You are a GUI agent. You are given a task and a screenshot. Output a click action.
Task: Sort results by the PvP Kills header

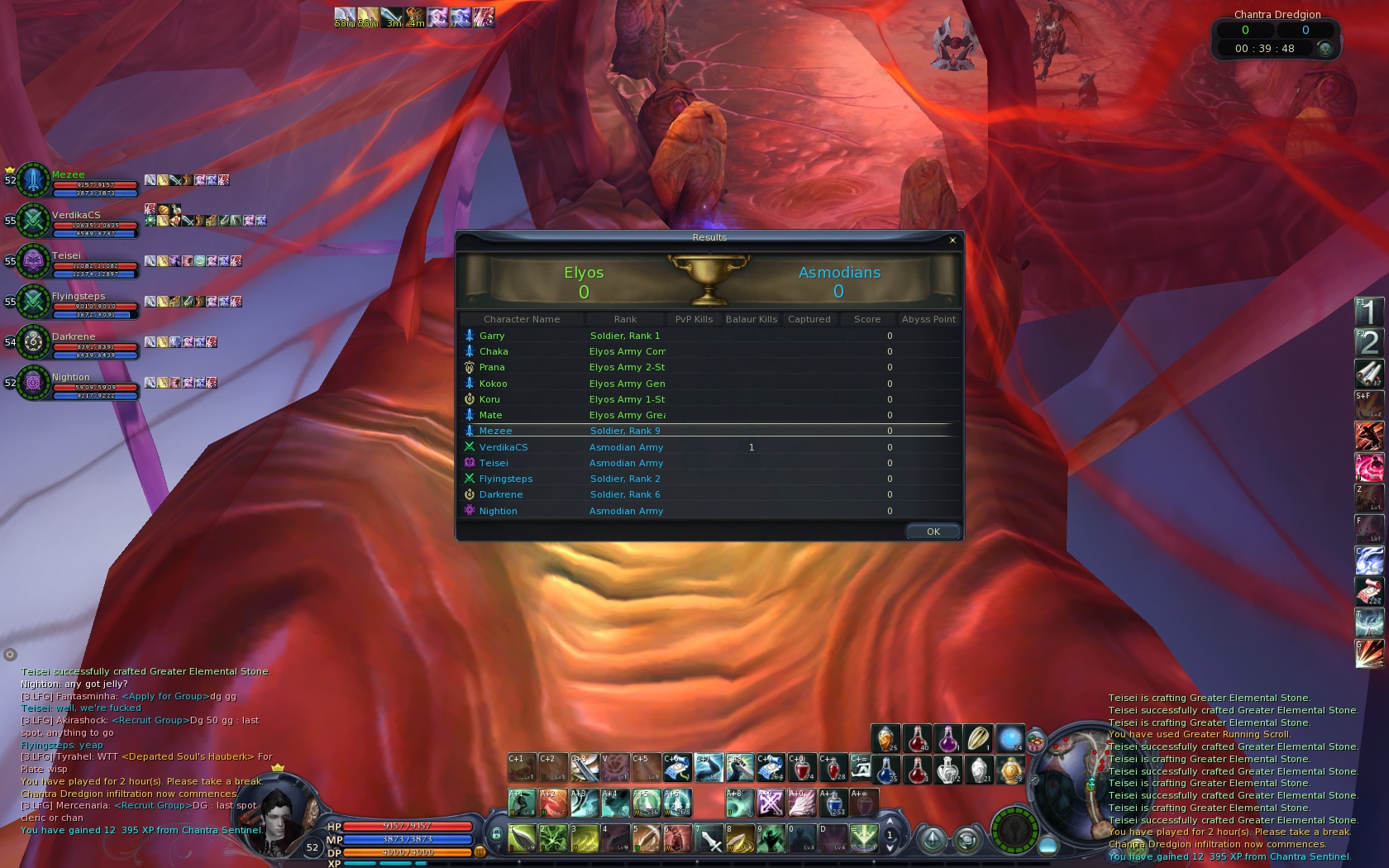[x=693, y=319]
